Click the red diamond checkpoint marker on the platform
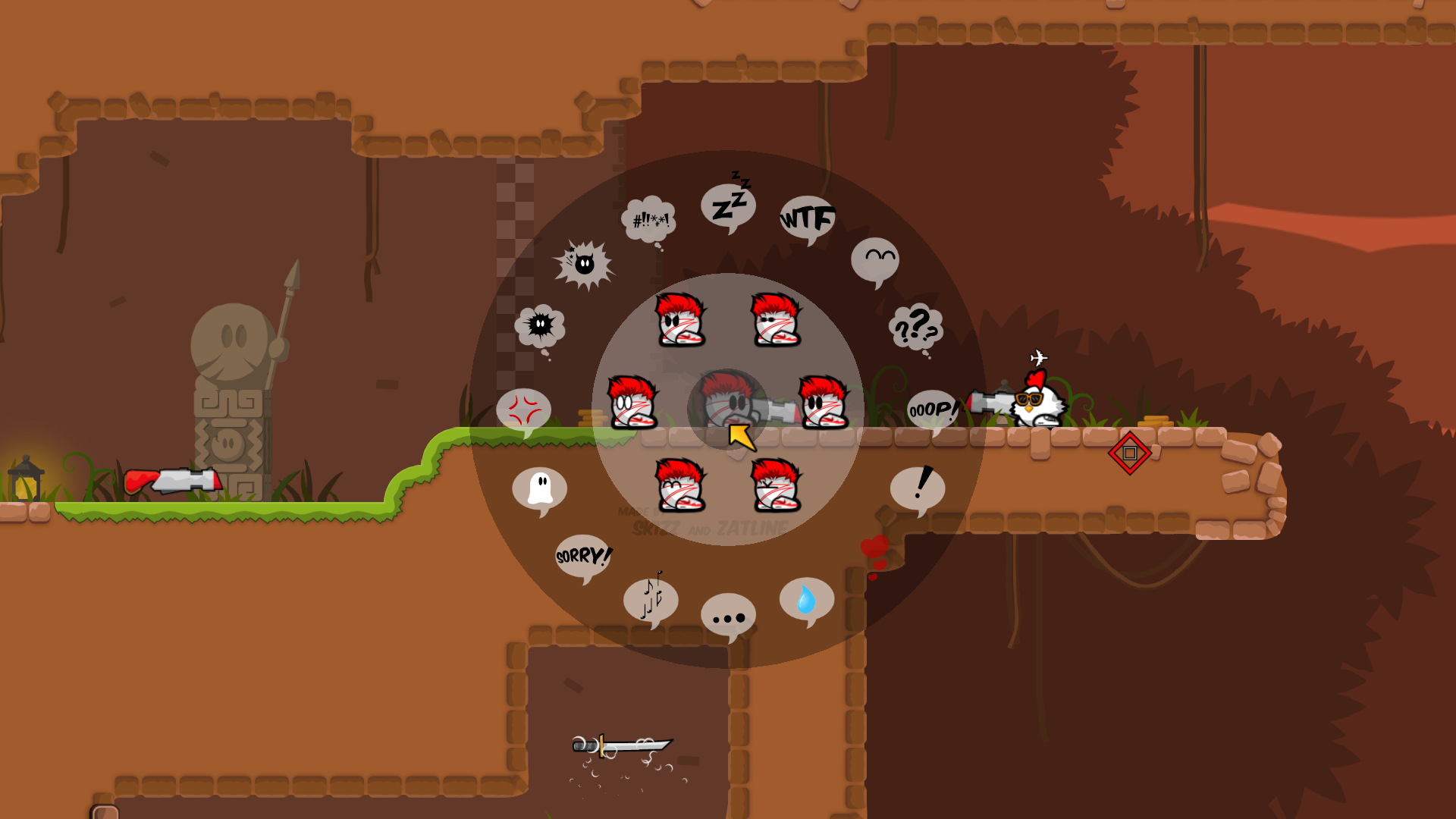 click(1131, 453)
